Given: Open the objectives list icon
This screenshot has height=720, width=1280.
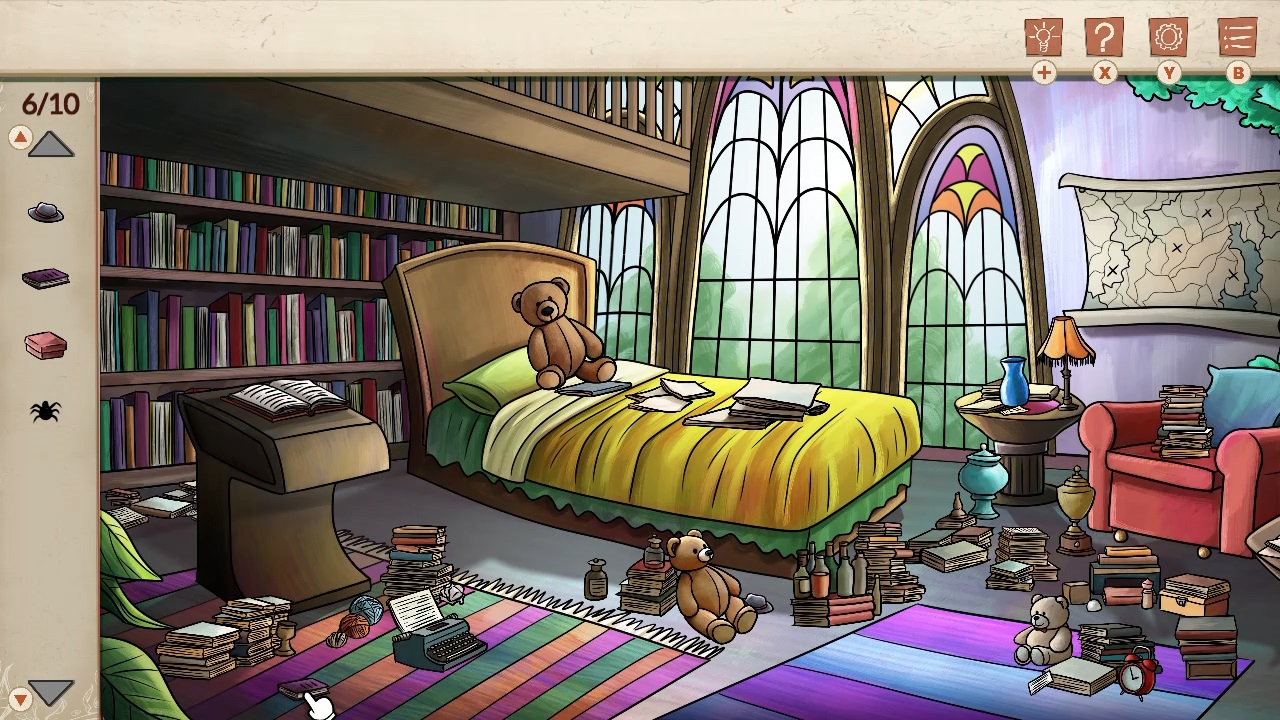Looking at the screenshot, I should click(x=1237, y=37).
